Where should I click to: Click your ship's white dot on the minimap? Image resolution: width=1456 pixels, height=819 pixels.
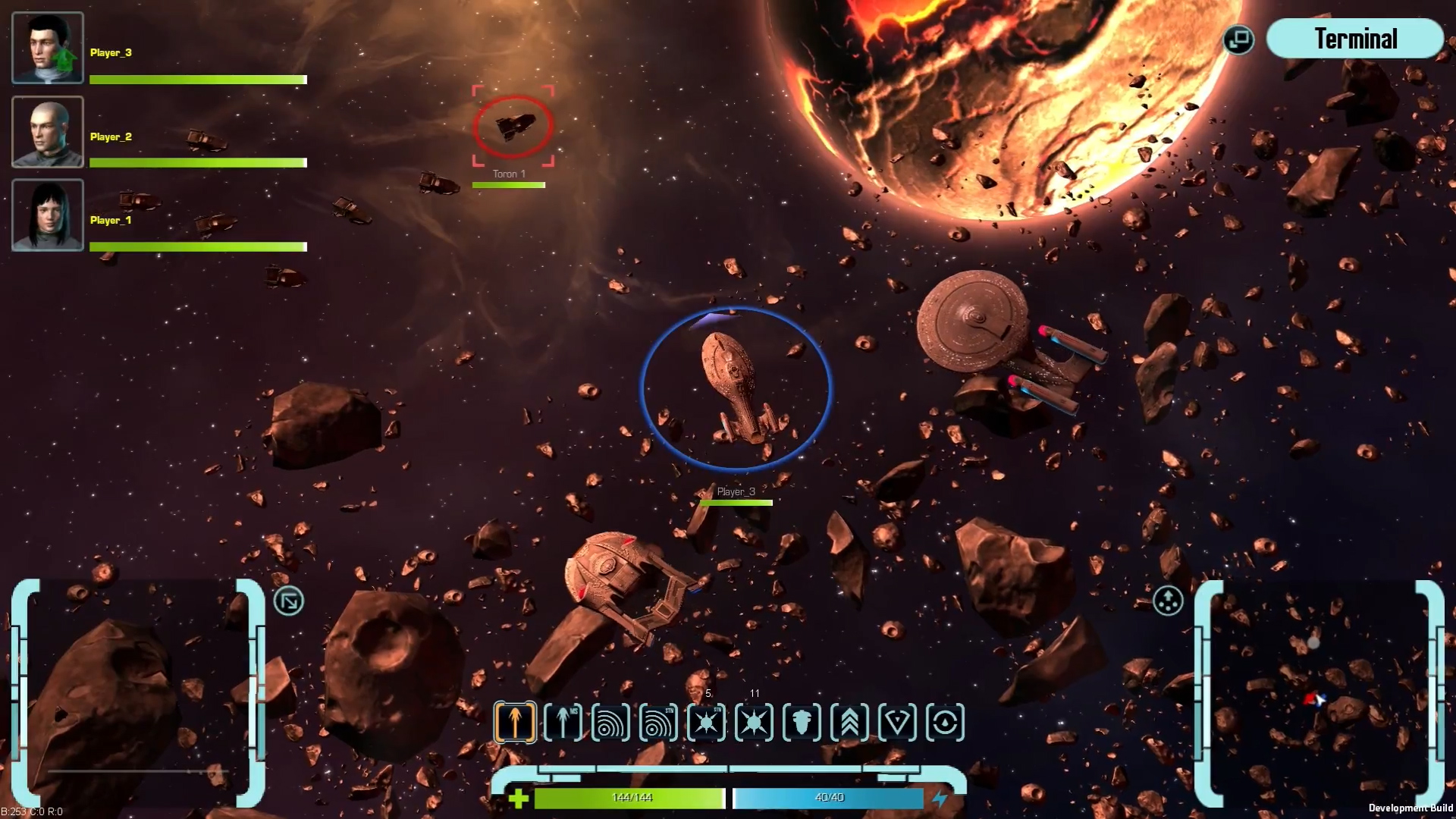pyautogui.click(x=1316, y=644)
